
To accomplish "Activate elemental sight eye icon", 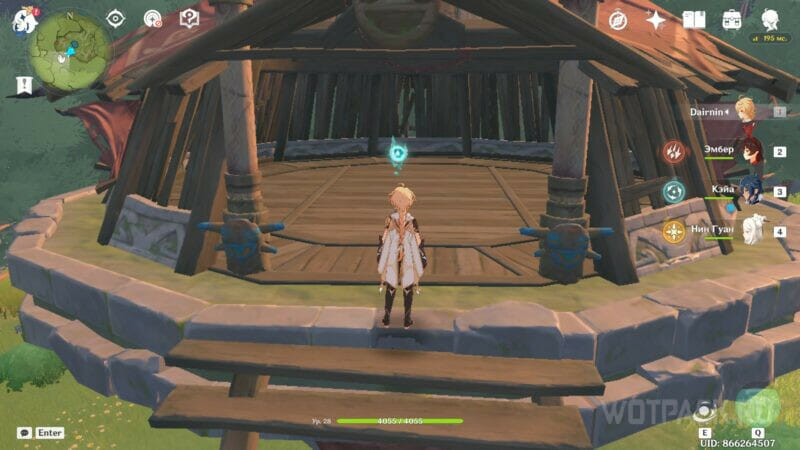I will point(116,19).
